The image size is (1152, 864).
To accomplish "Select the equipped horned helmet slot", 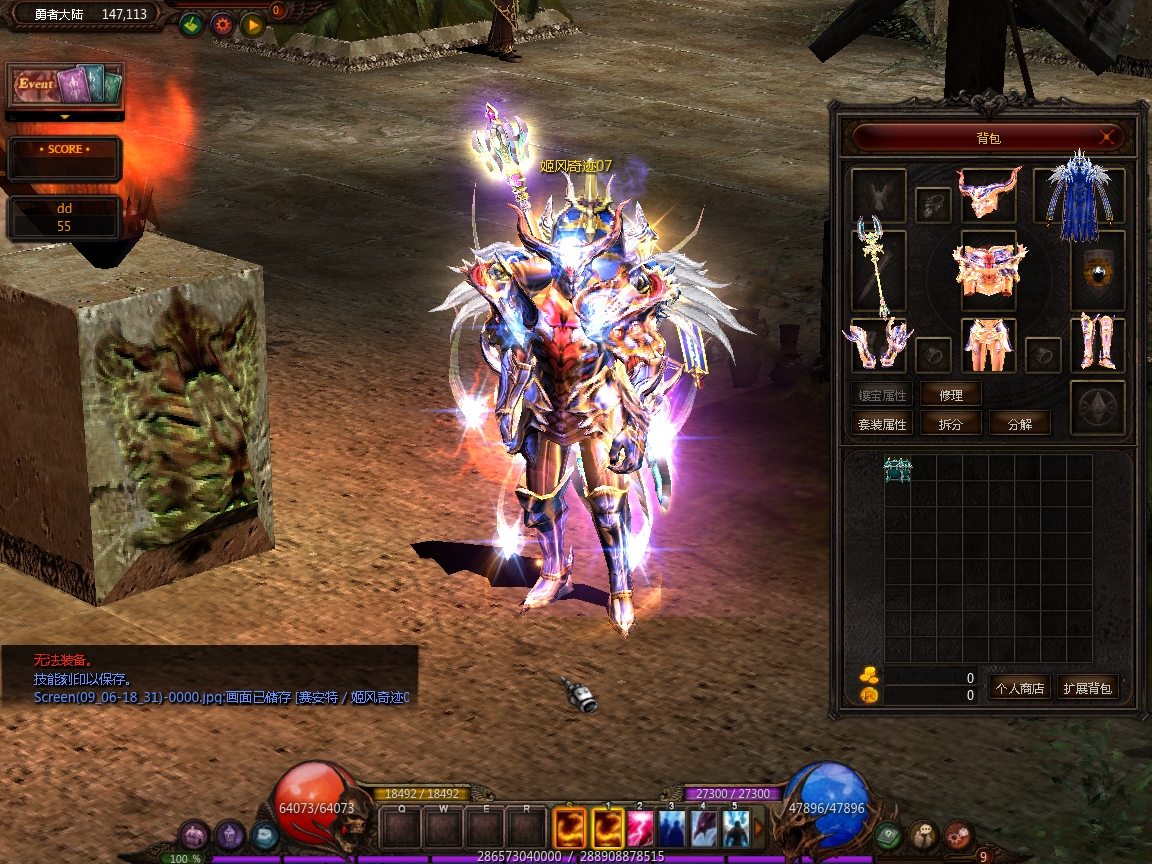I will (988, 193).
